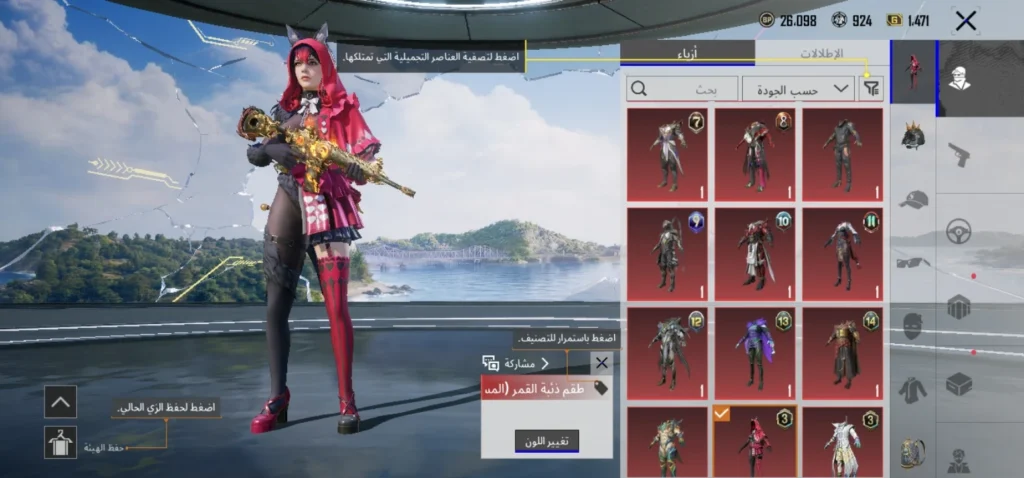Screen dimensions: 1024x478
Task: Save the look with the hanger icon
Action: (60, 442)
